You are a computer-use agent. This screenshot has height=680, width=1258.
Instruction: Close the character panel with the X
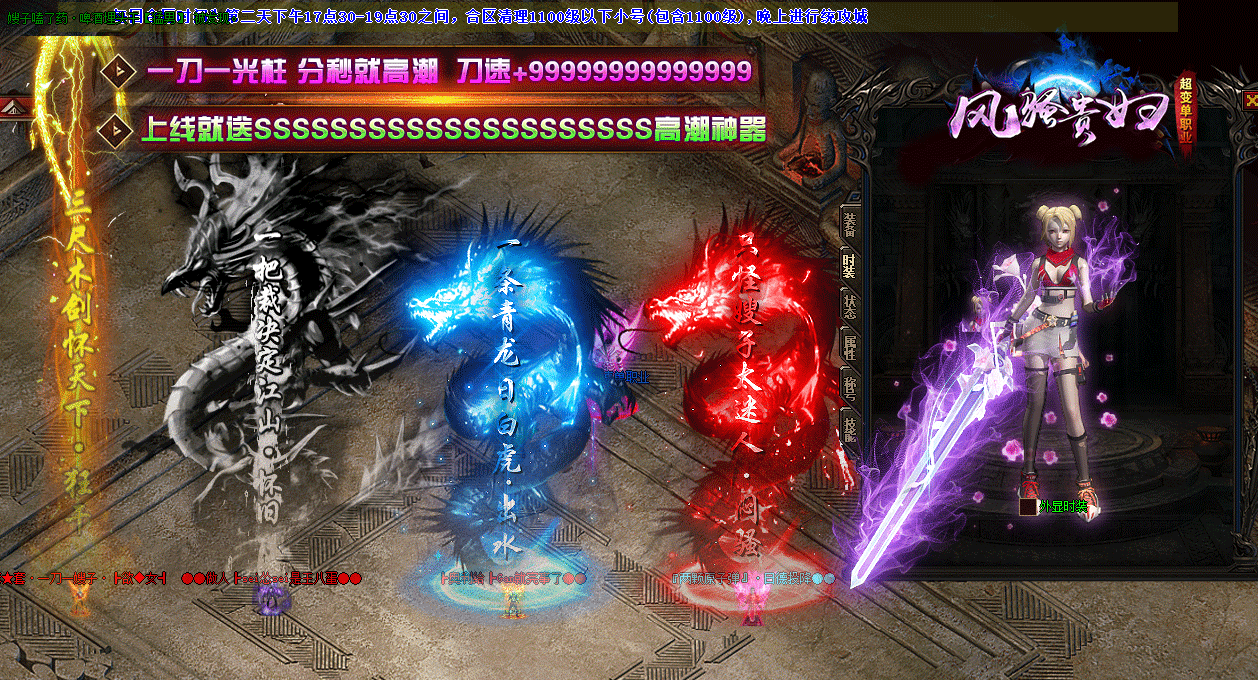click(x=1250, y=100)
